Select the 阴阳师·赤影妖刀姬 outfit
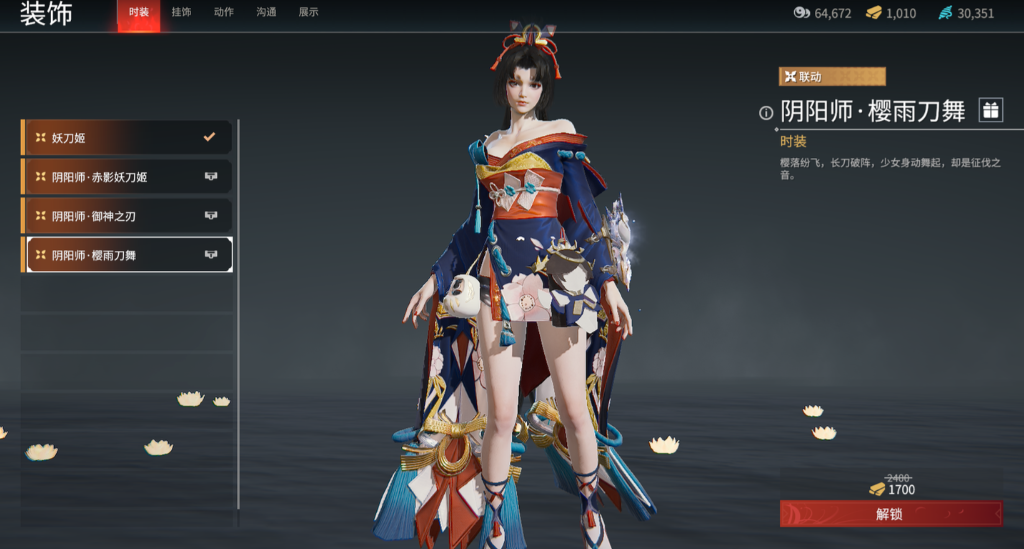 127,177
